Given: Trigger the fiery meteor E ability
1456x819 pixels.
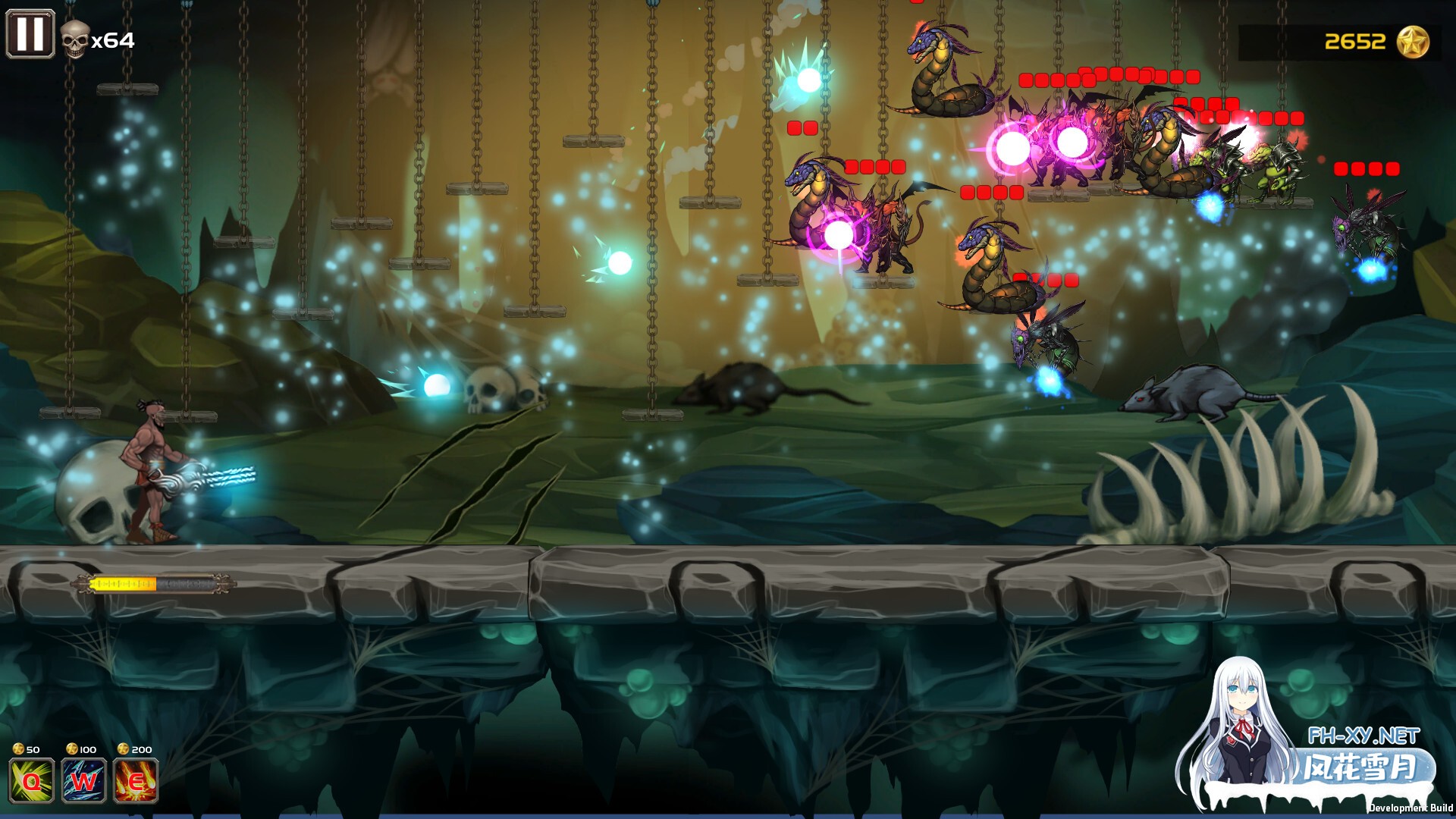Looking at the screenshot, I should [136, 780].
